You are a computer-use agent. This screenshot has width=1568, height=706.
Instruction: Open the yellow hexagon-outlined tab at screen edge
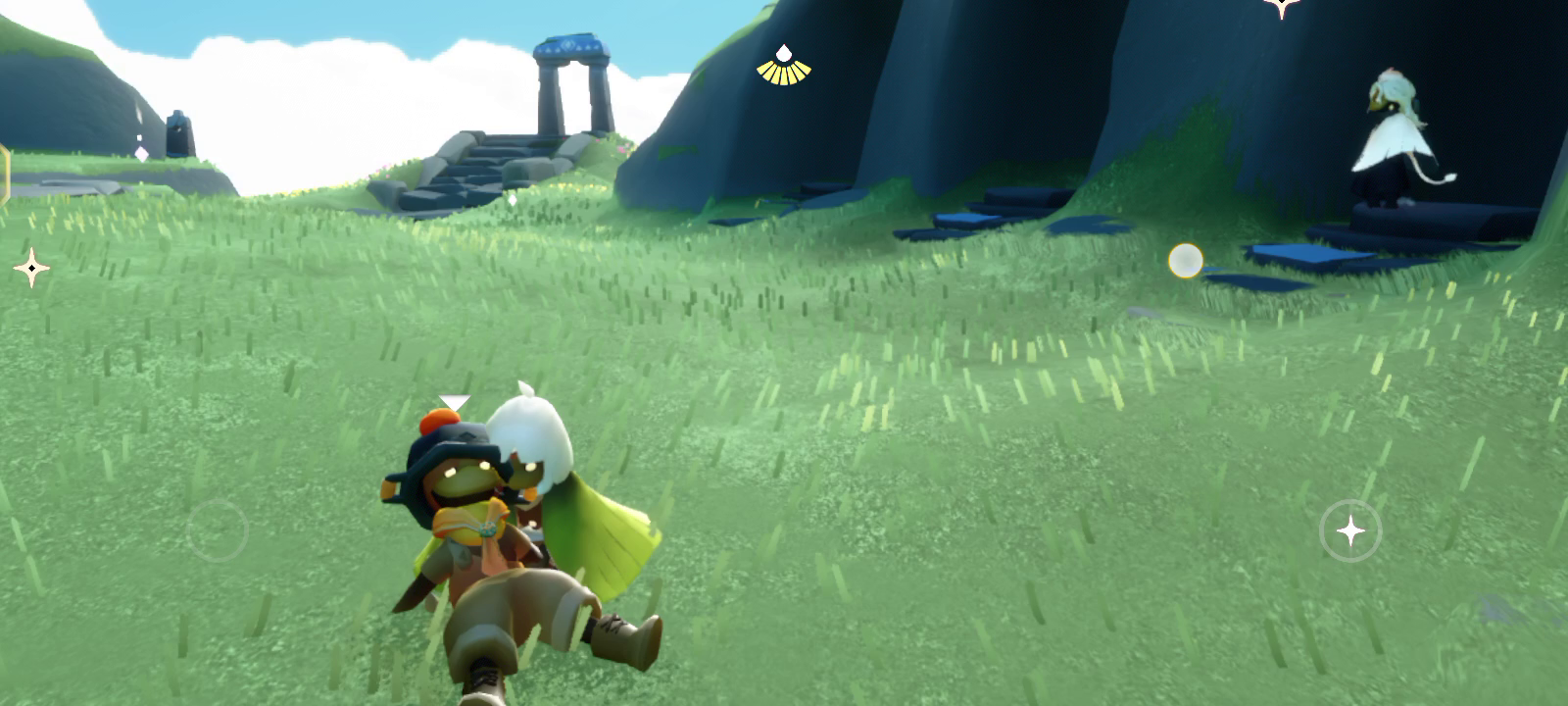tap(4, 176)
